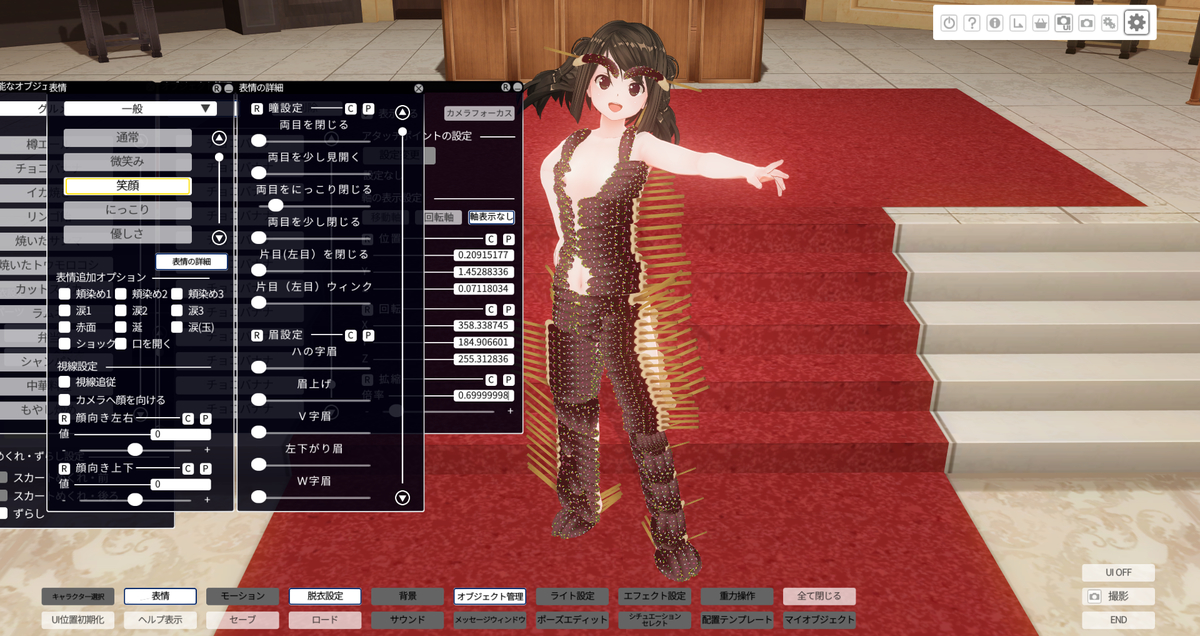This screenshot has width=1200, height=636.
Task: Pick the にっこり expression
Action: tap(127, 210)
